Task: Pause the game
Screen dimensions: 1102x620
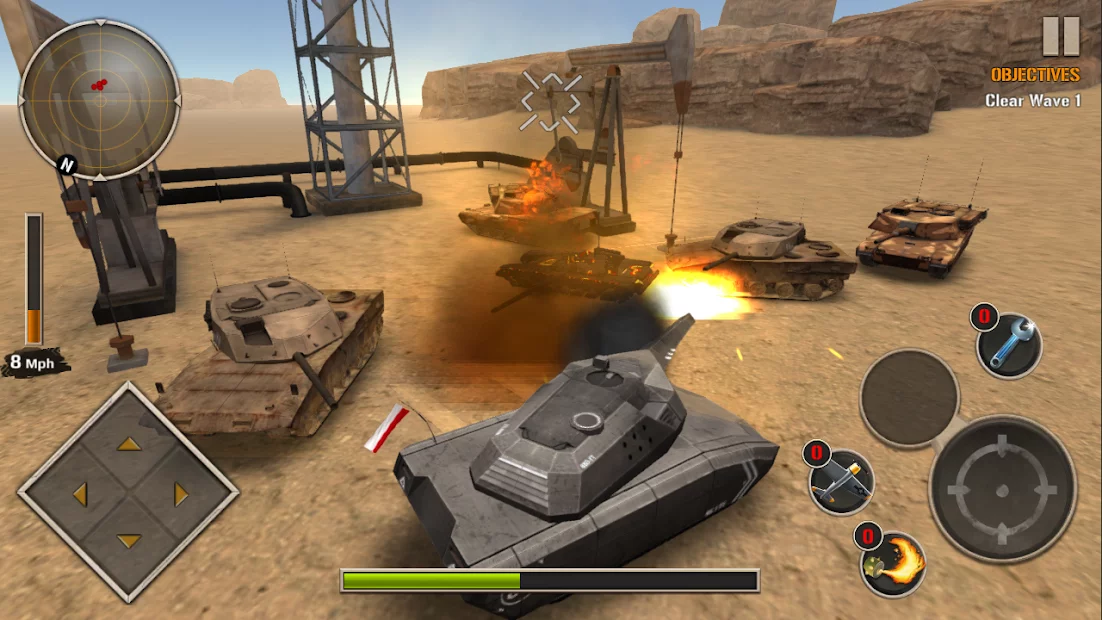Action: pyautogui.click(x=1061, y=36)
